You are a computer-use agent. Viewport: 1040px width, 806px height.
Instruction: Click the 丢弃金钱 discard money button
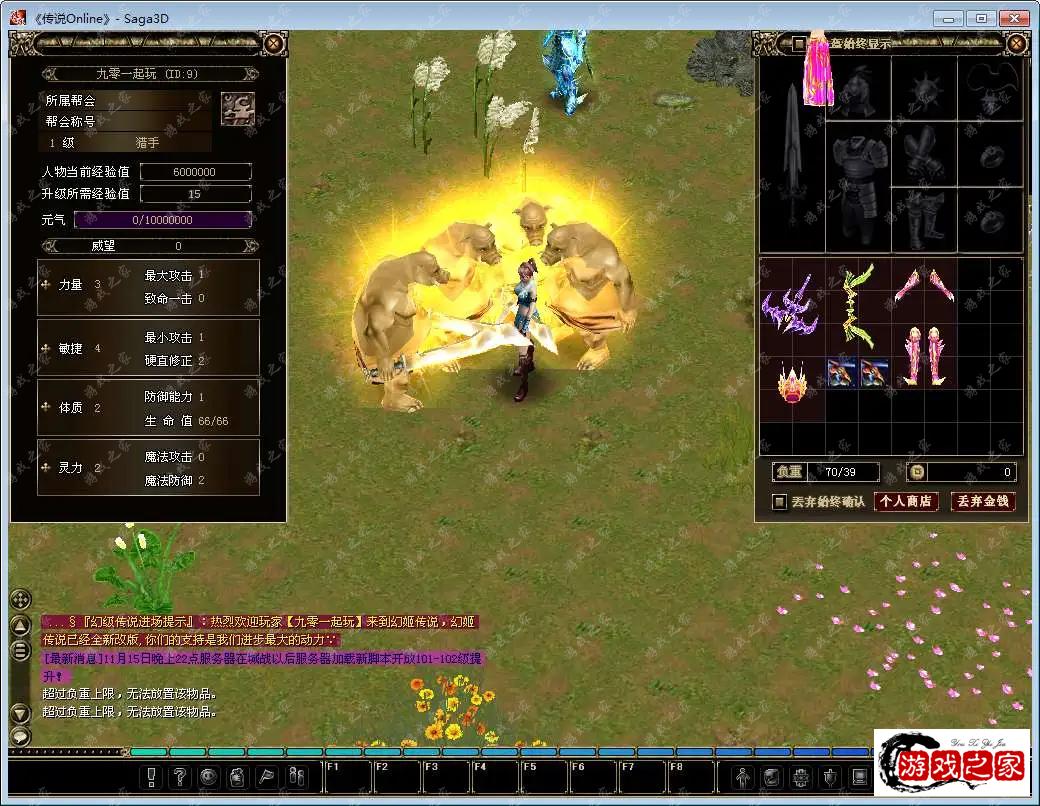point(982,501)
